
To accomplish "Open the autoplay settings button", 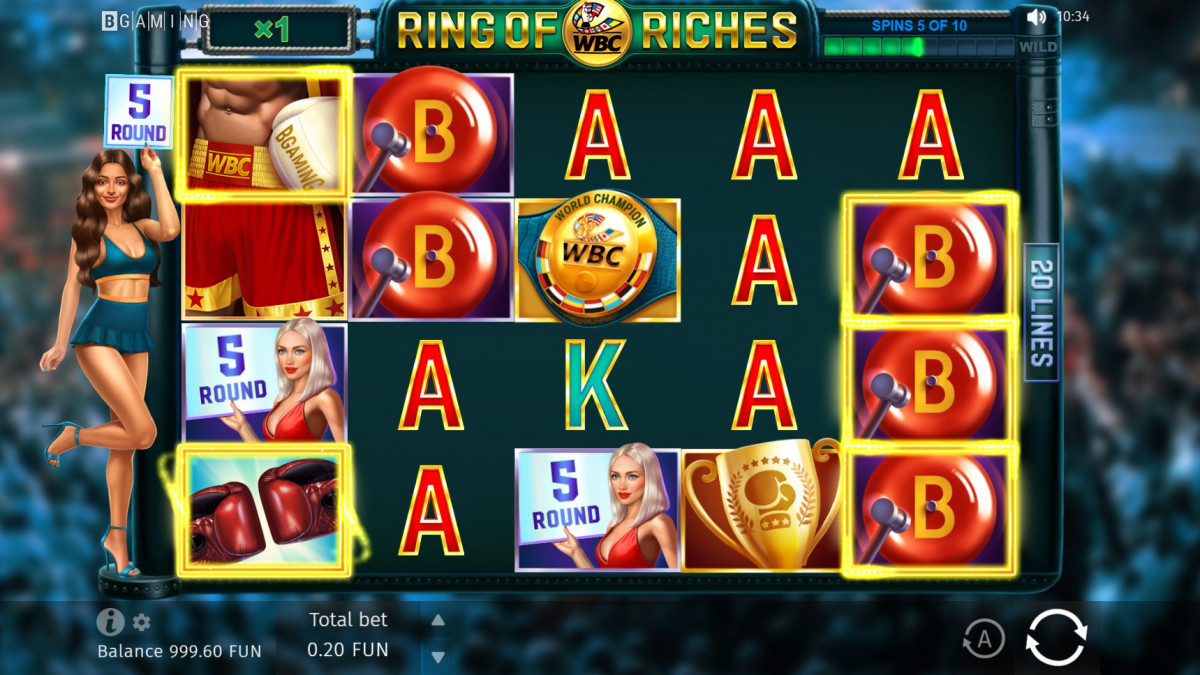I will (984, 638).
